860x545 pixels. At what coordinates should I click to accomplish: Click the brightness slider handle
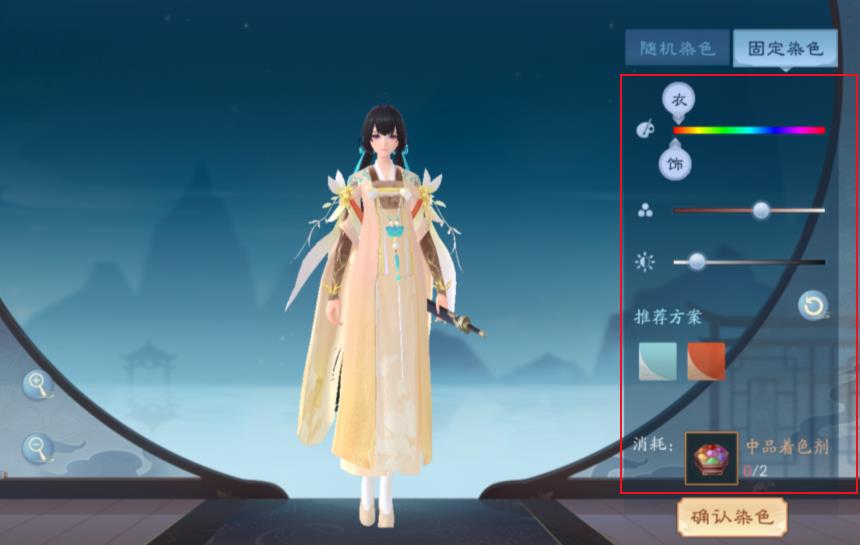click(697, 262)
